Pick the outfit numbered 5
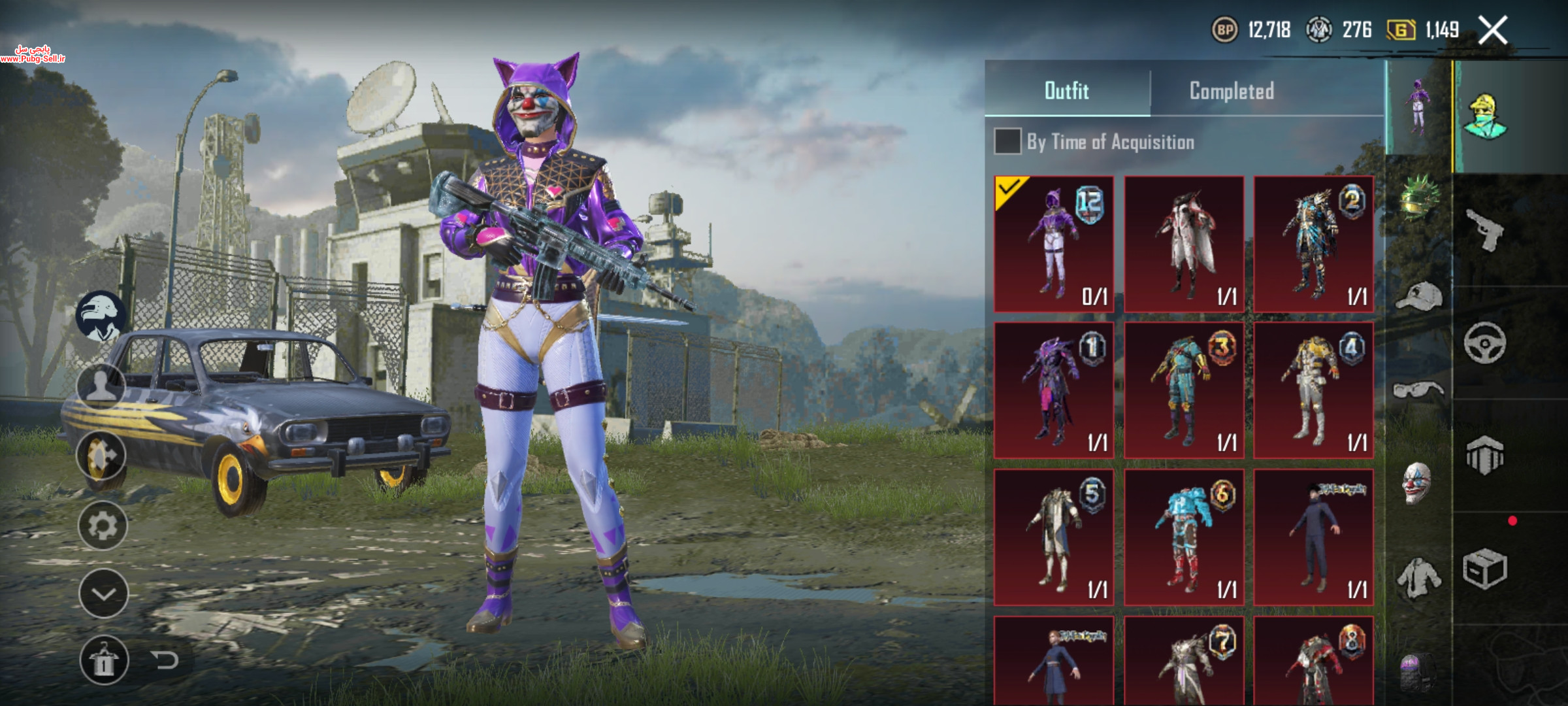This screenshot has height=706, width=1568. pyautogui.click(x=1054, y=537)
